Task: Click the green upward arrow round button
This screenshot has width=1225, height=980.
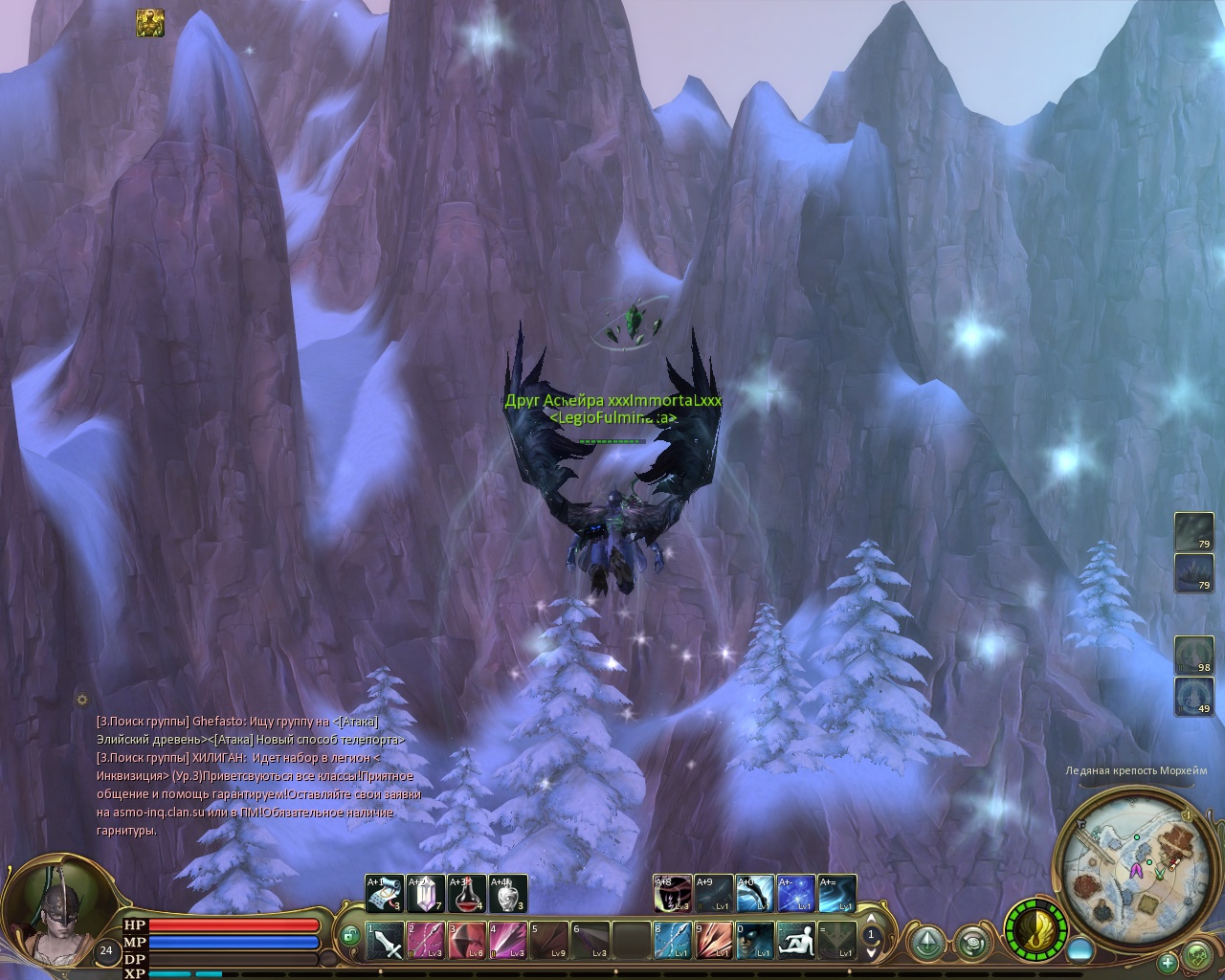Action: (925, 941)
